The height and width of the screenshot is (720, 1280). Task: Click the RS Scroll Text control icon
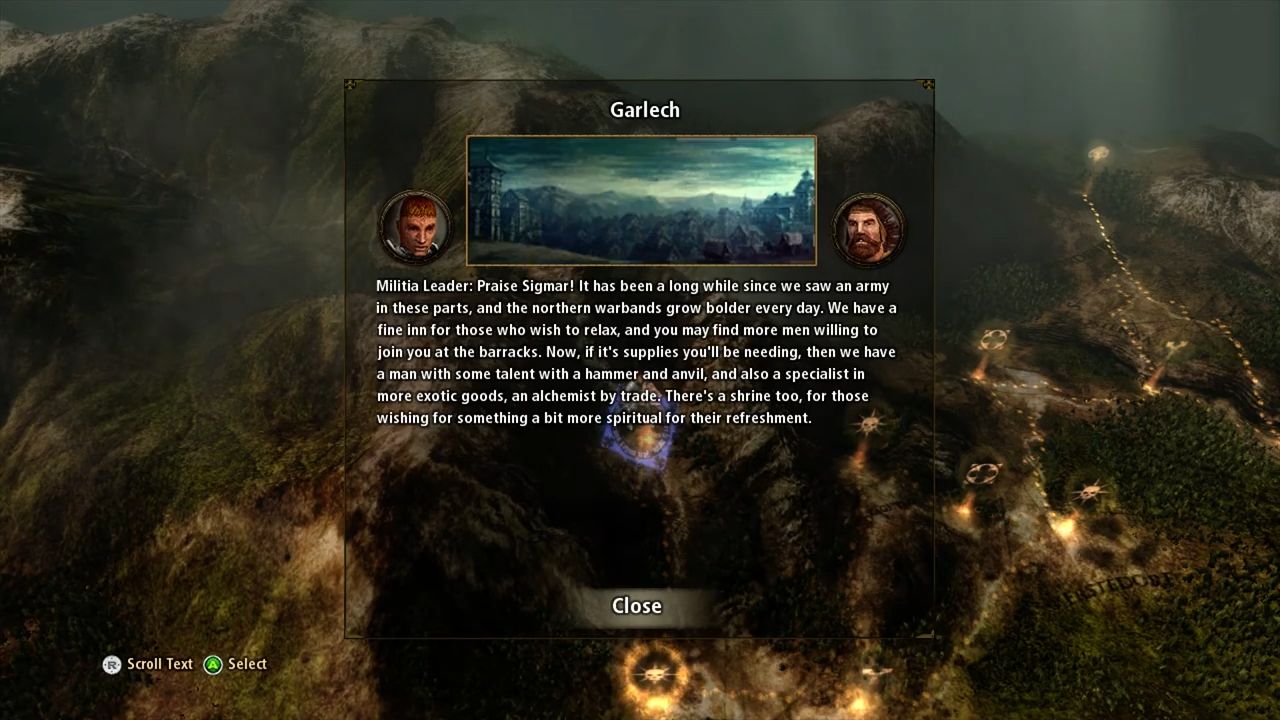(x=112, y=664)
